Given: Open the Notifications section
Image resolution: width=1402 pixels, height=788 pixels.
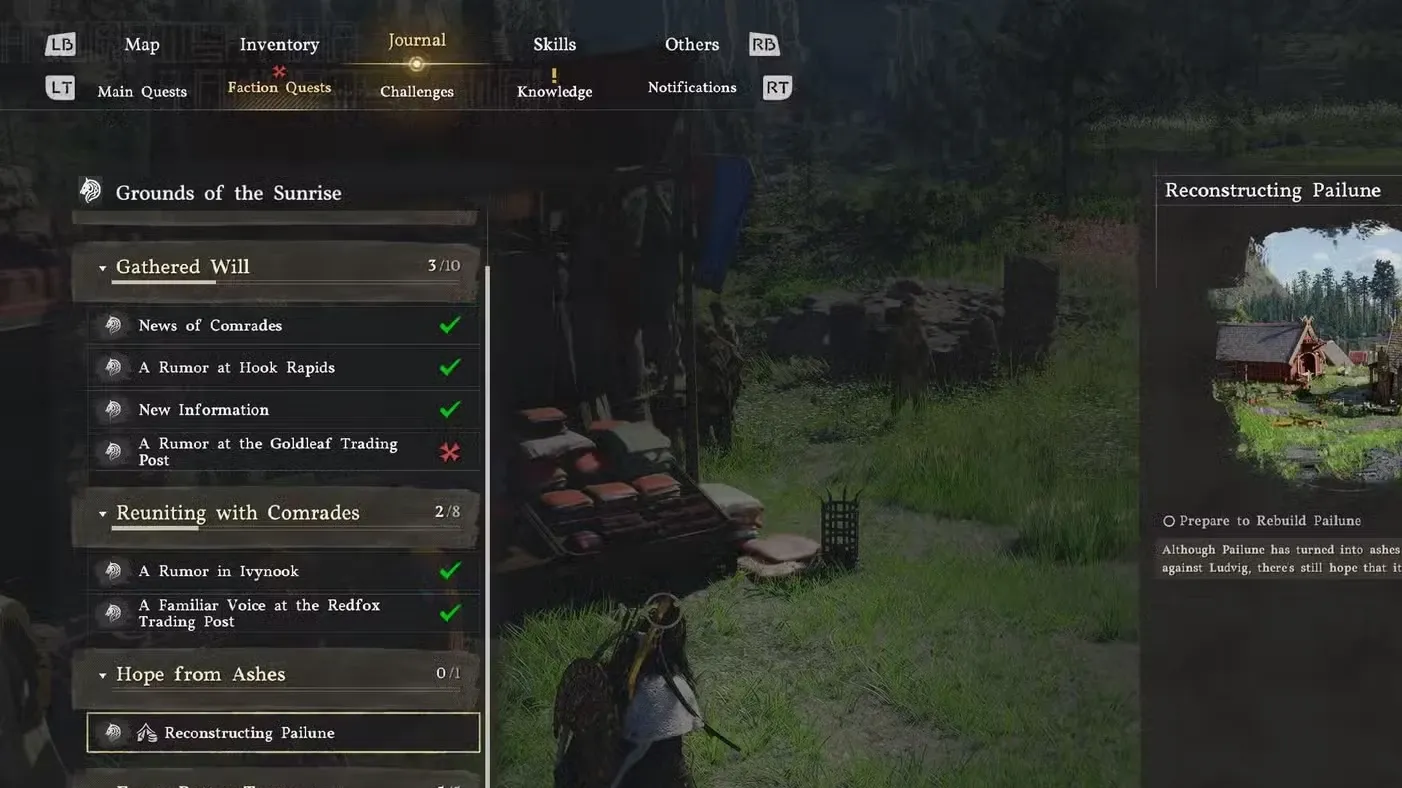Looking at the screenshot, I should (691, 87).
